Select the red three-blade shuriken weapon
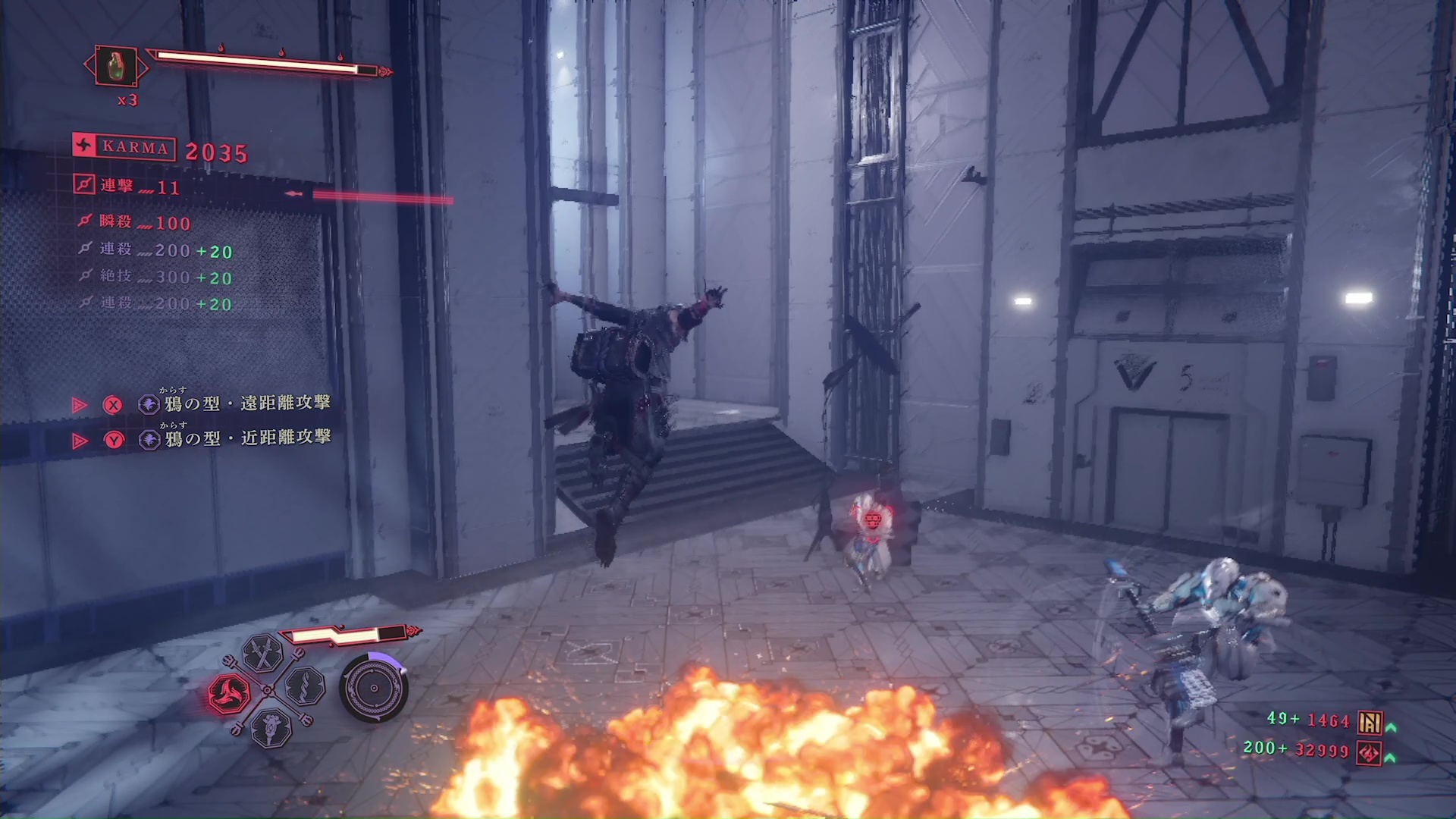 click(x=229, y=693)
